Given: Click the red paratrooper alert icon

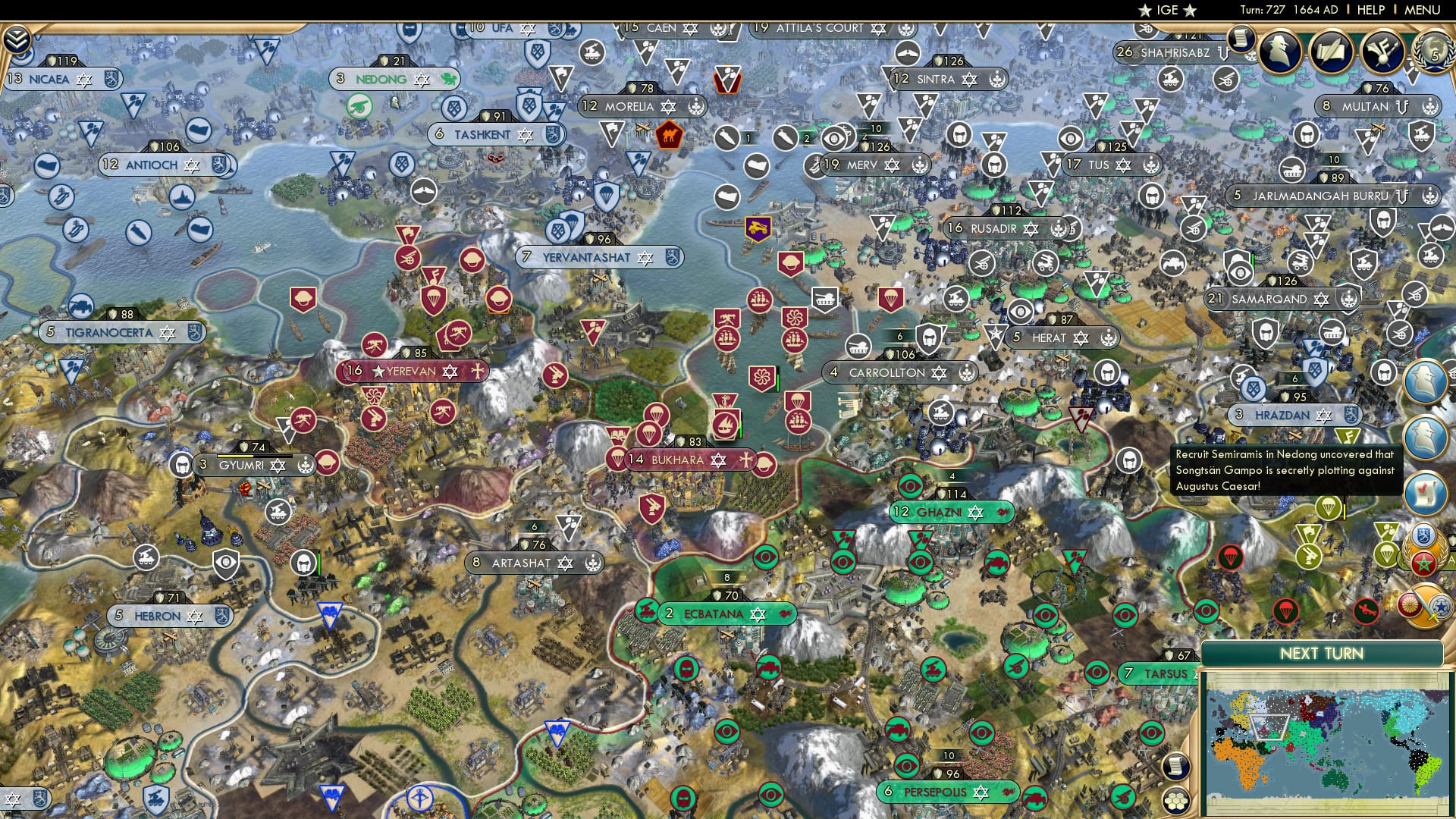Looking at the screenshot, I should [1232, 558].
